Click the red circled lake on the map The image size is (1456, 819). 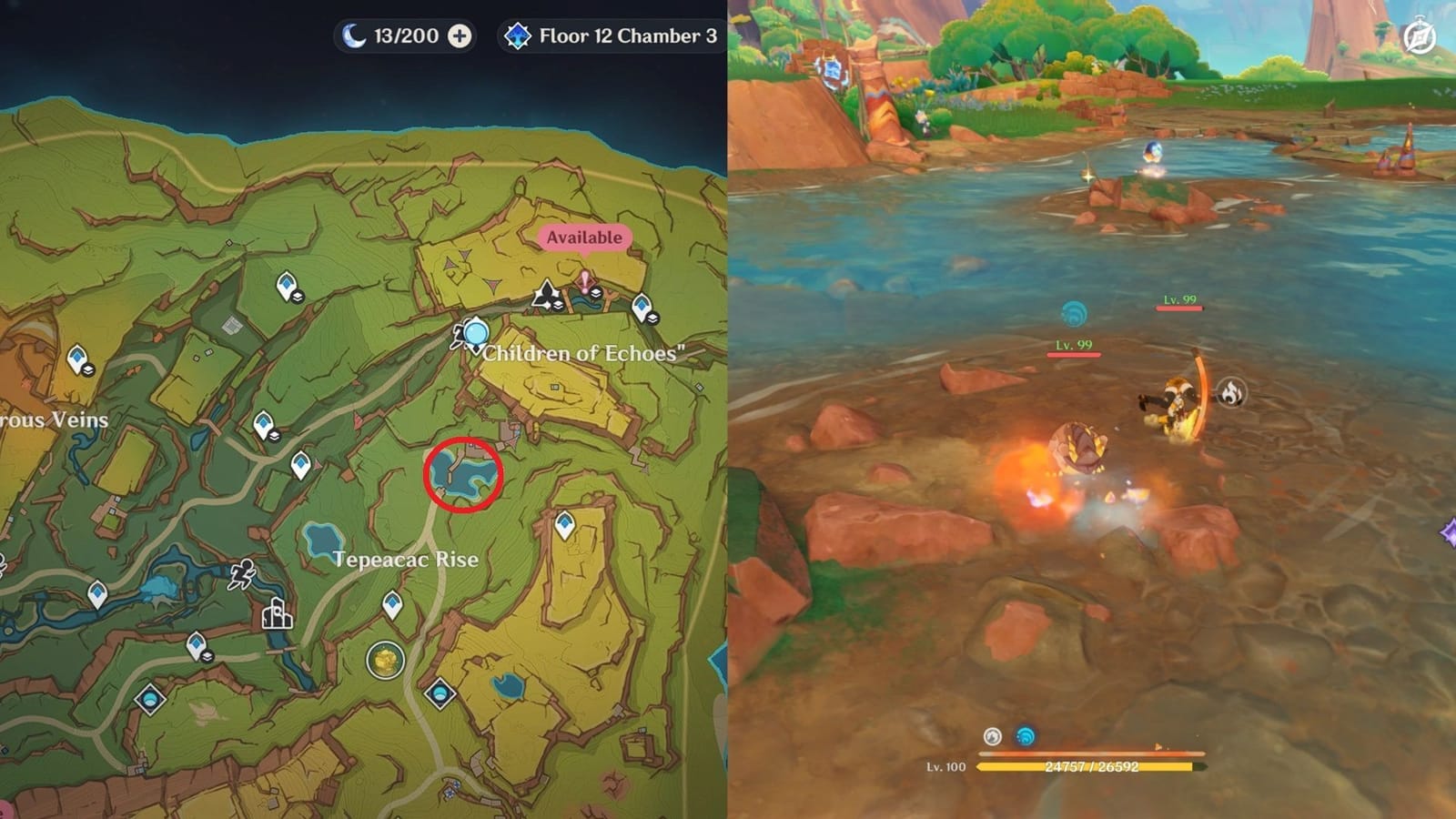(x=462, y=473)
